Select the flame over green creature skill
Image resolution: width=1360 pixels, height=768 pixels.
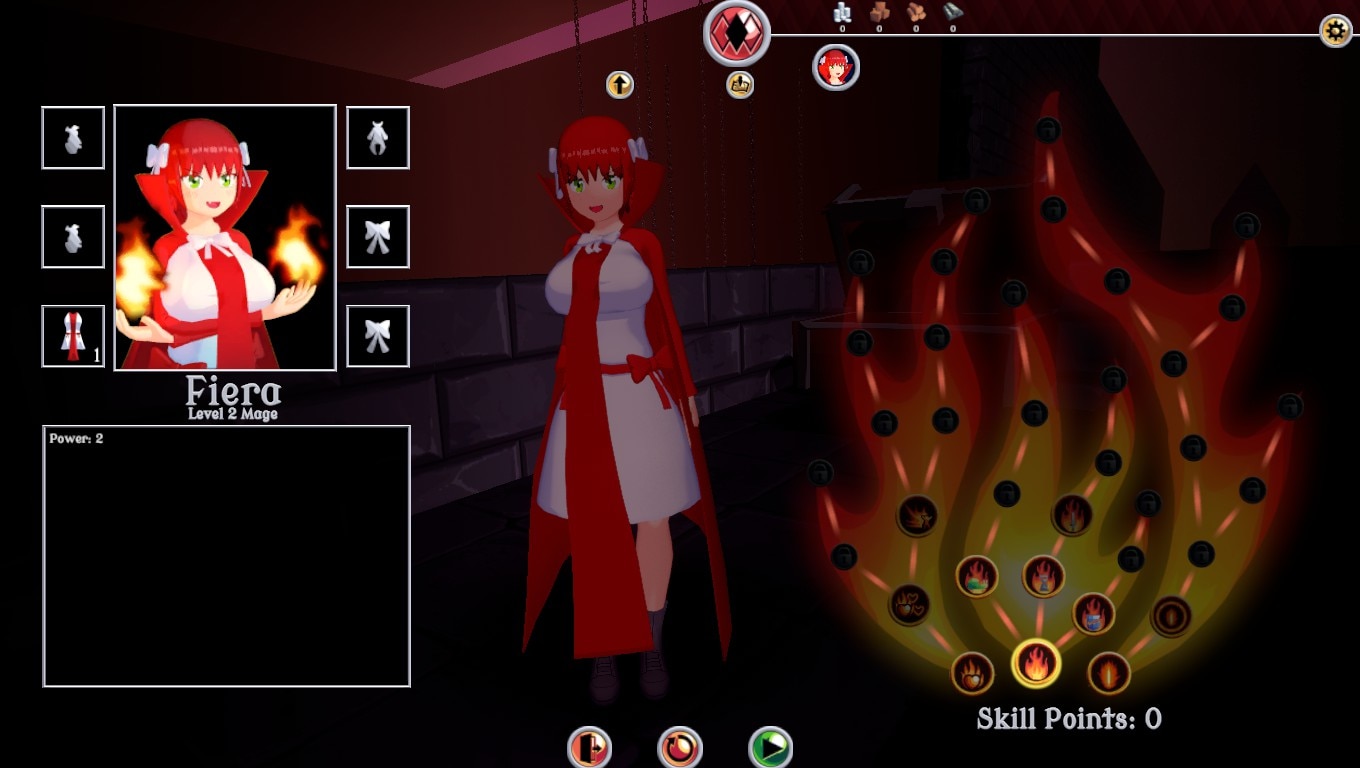tap(977, 576)
